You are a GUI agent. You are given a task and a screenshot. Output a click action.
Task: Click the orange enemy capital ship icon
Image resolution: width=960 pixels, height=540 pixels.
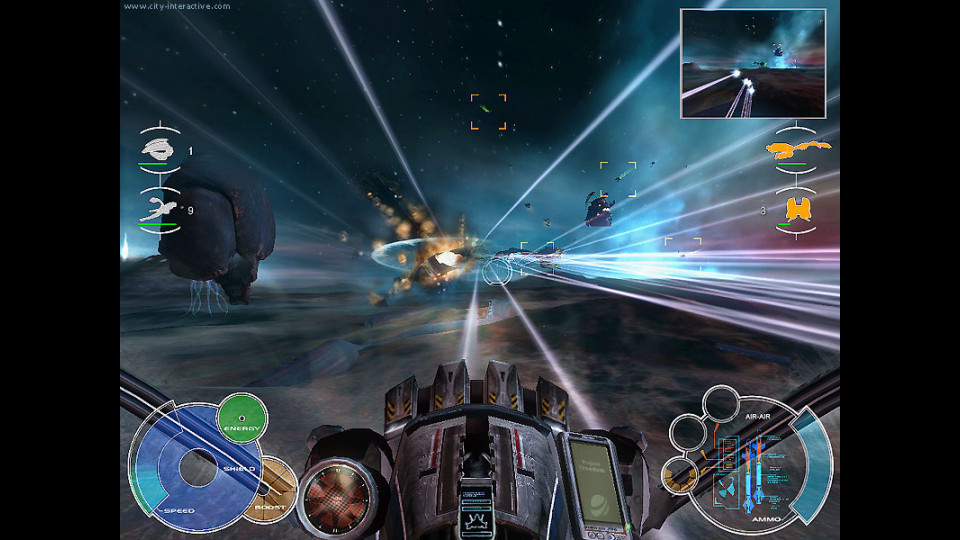[797, 151]
